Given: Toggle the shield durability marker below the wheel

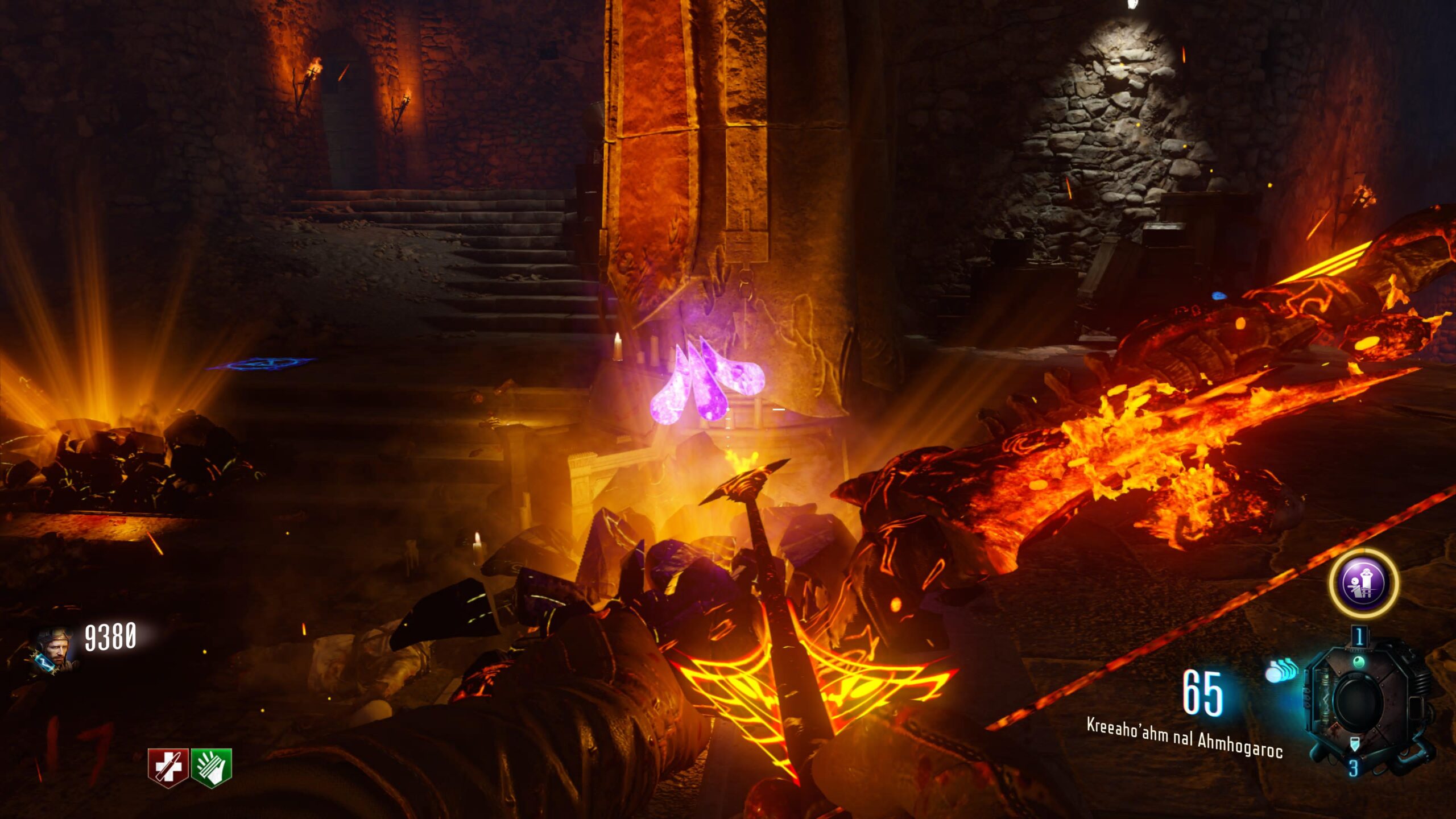Looking at the screenshot, I should point(1354,744).
